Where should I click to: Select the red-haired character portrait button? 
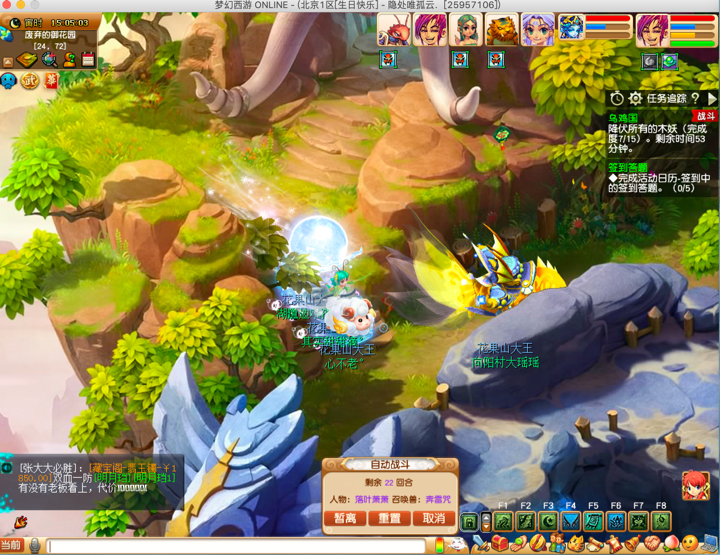(695, 486)
